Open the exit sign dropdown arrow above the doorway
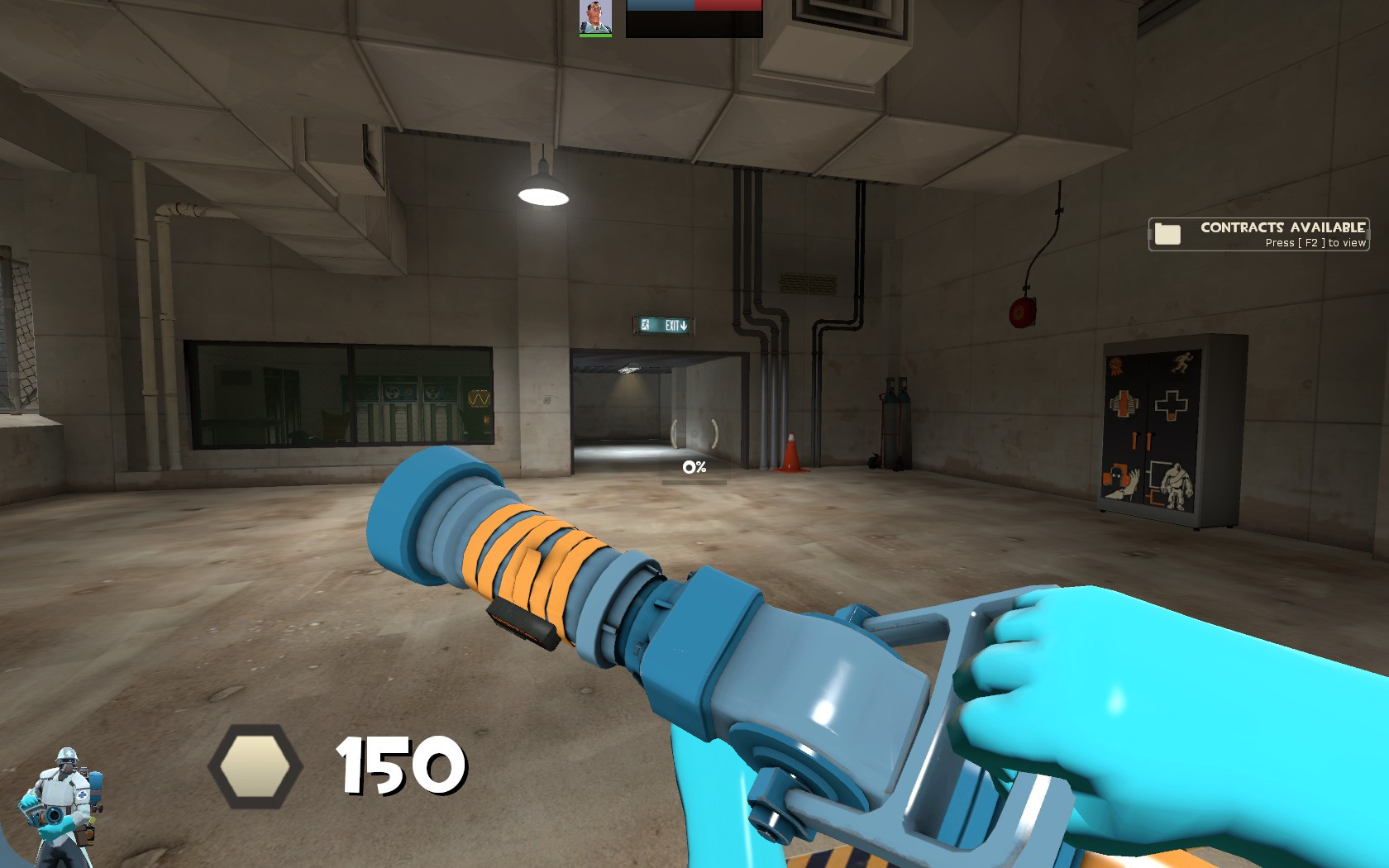The width and height of the screenshot is (1389, 868). coord(683,325)
